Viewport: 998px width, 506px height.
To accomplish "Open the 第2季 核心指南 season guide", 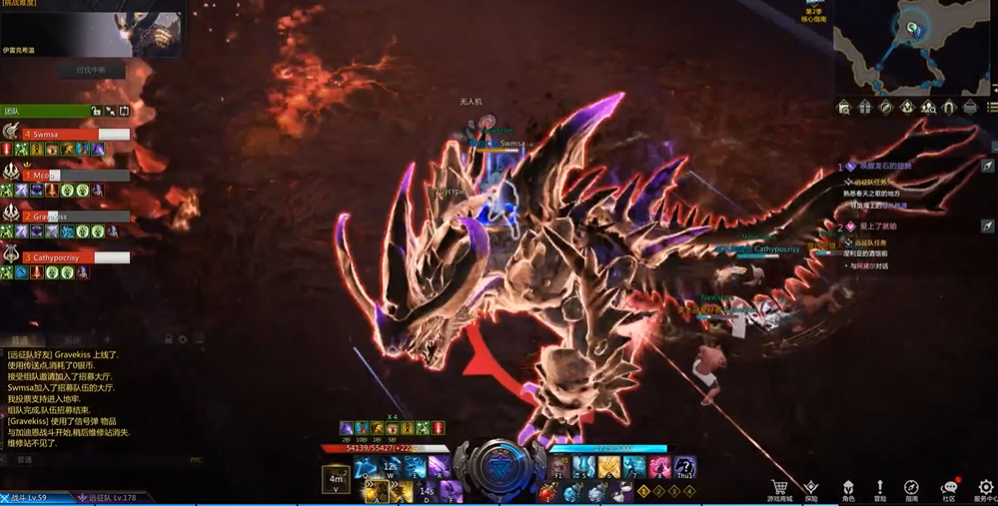I will [814, 13].
